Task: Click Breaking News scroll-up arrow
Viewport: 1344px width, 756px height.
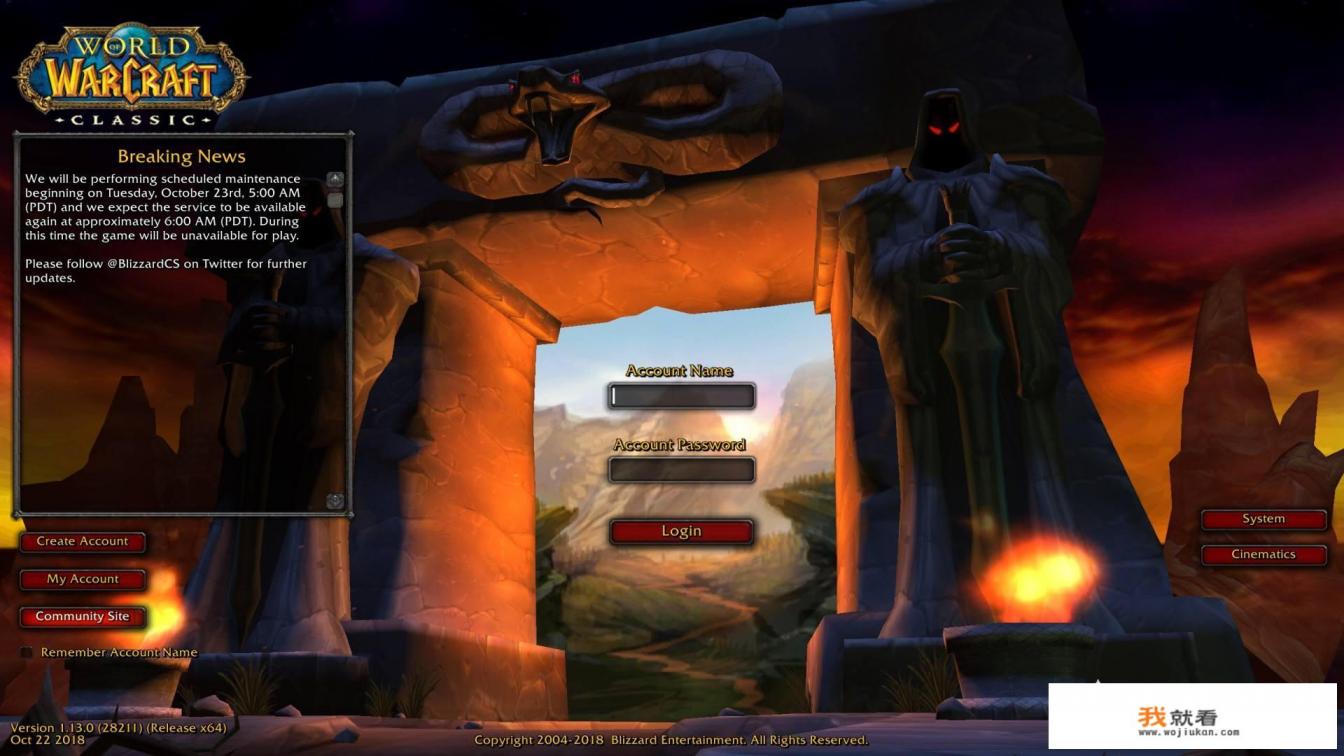Action: [x=335, y=179]
